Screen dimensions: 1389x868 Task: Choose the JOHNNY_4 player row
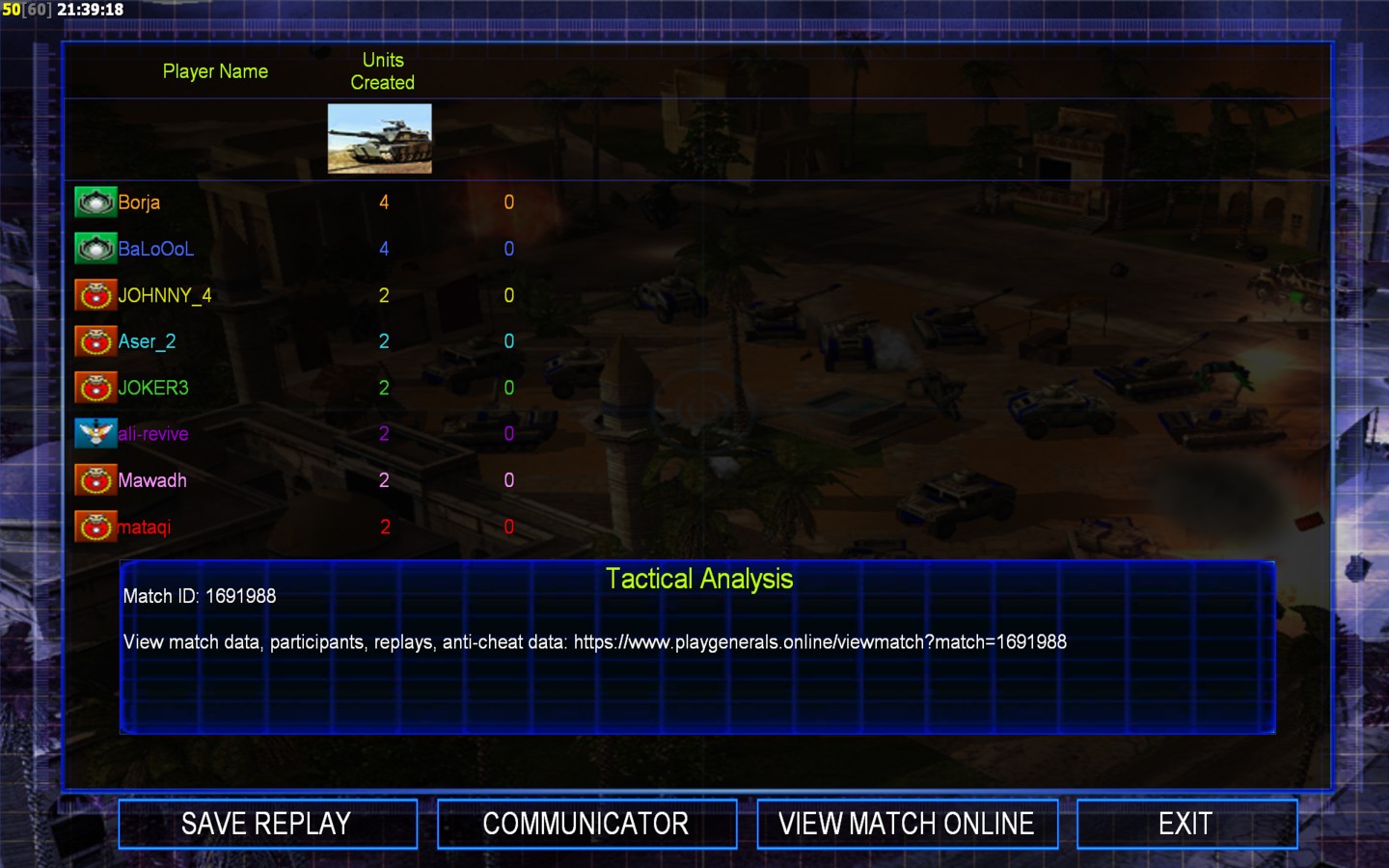(x=164, y=295)
